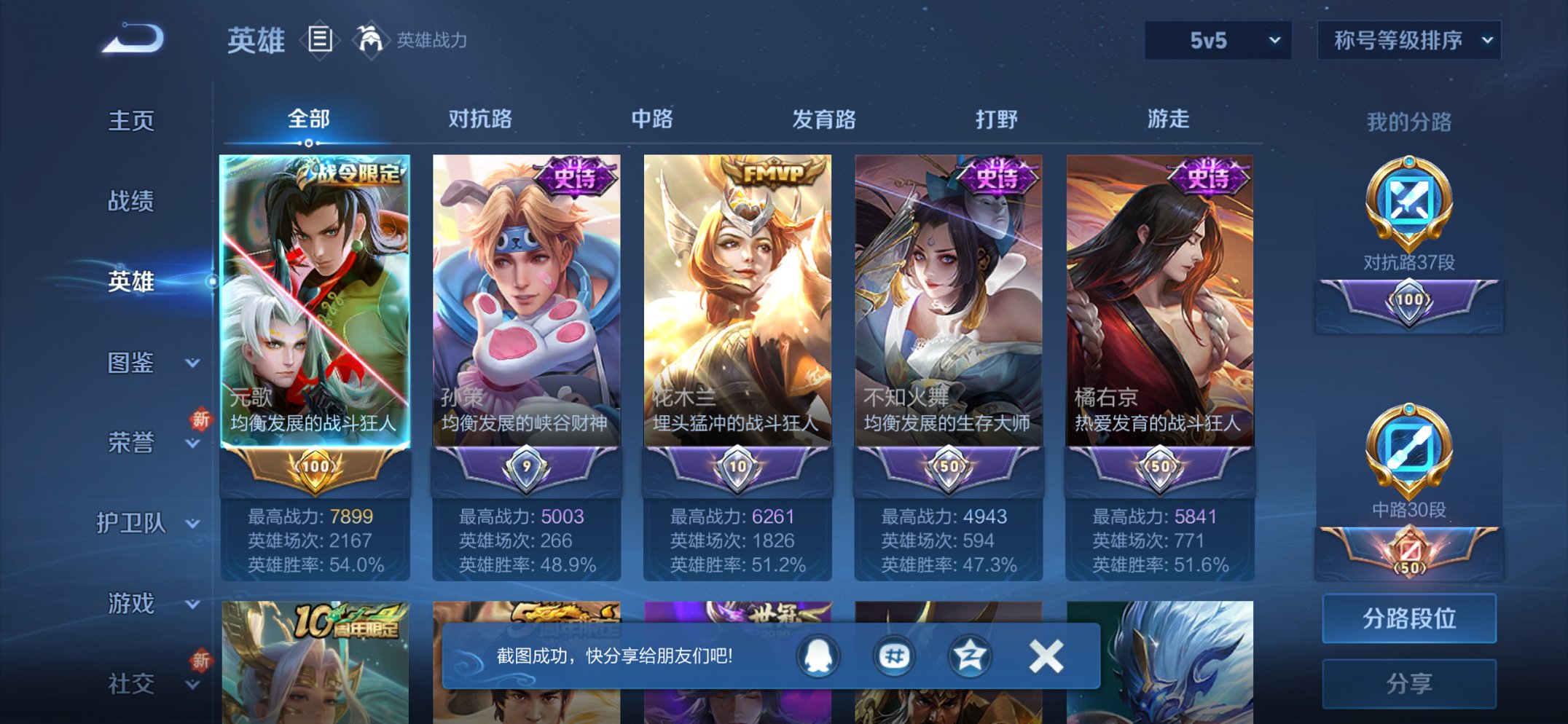
Task: Click the 分享 button
Action: coord(1409,682)
